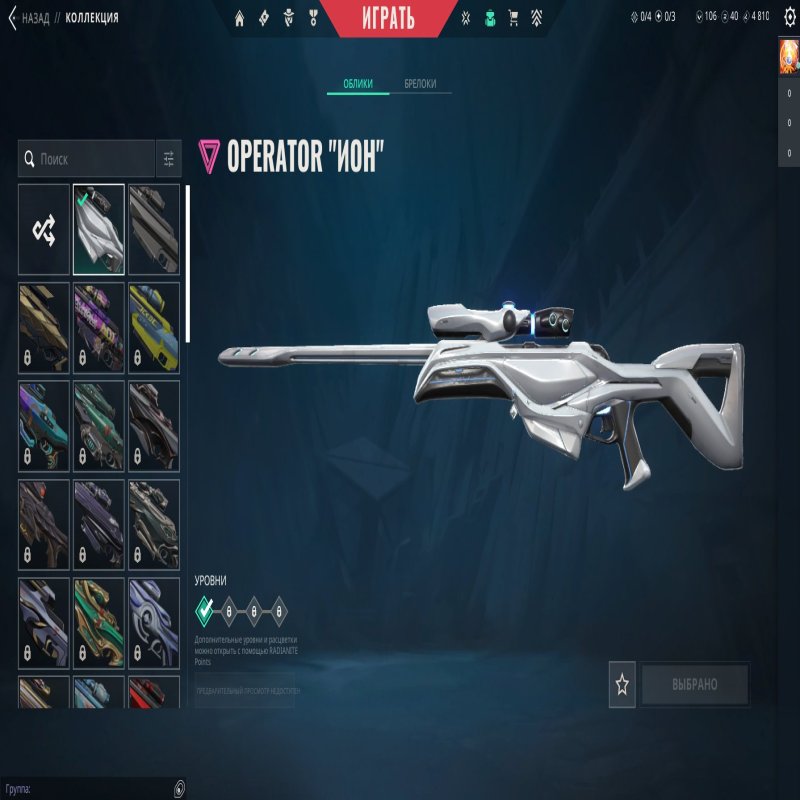Screen dimensions: 800x800
Task: Mark the skin as favorite with star
Action: tap(622, 685)
